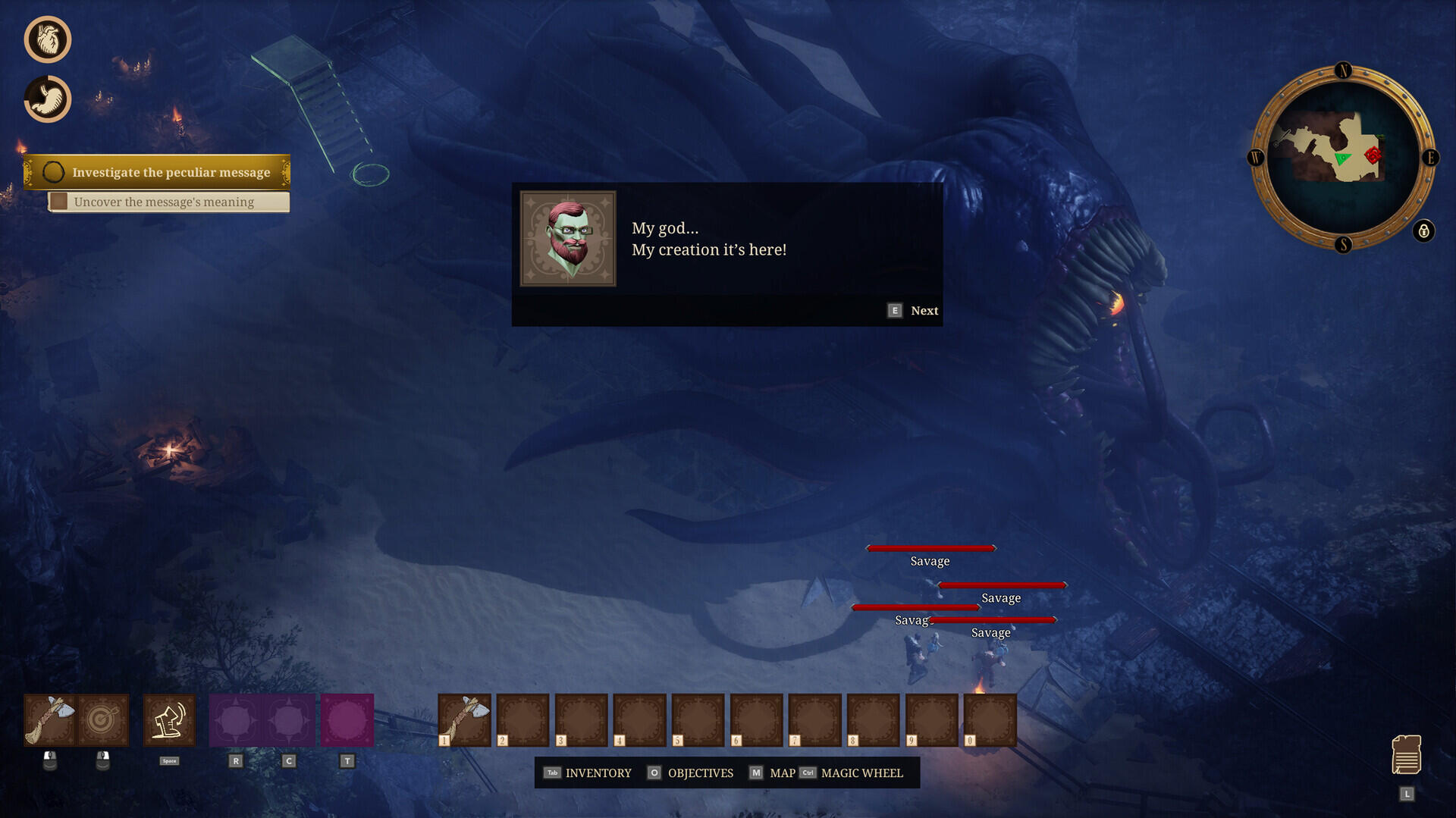Open the Objectives screen

691,773
